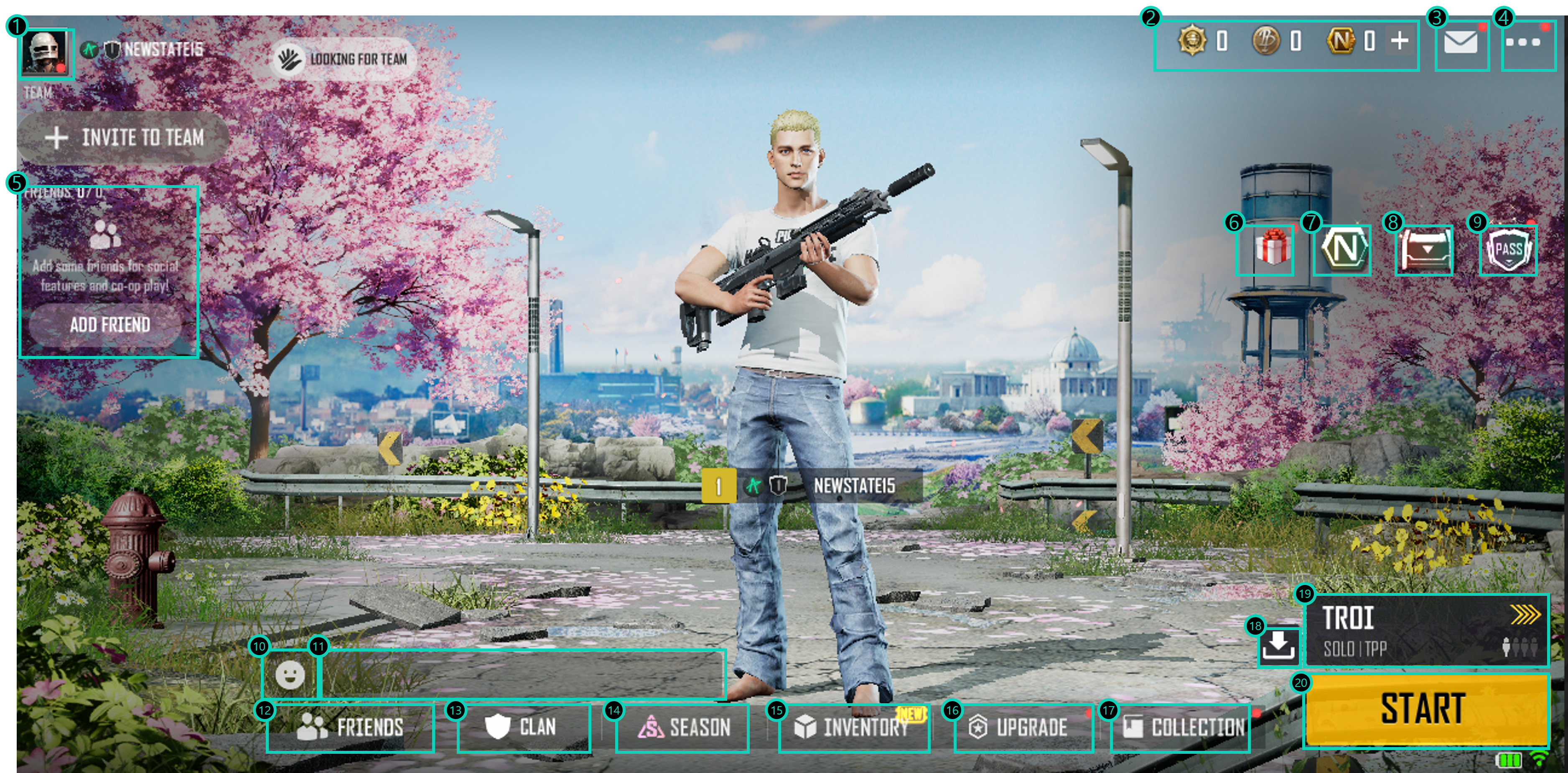
Task: Toggle the Looking For Team button
Action: point(343,59)
